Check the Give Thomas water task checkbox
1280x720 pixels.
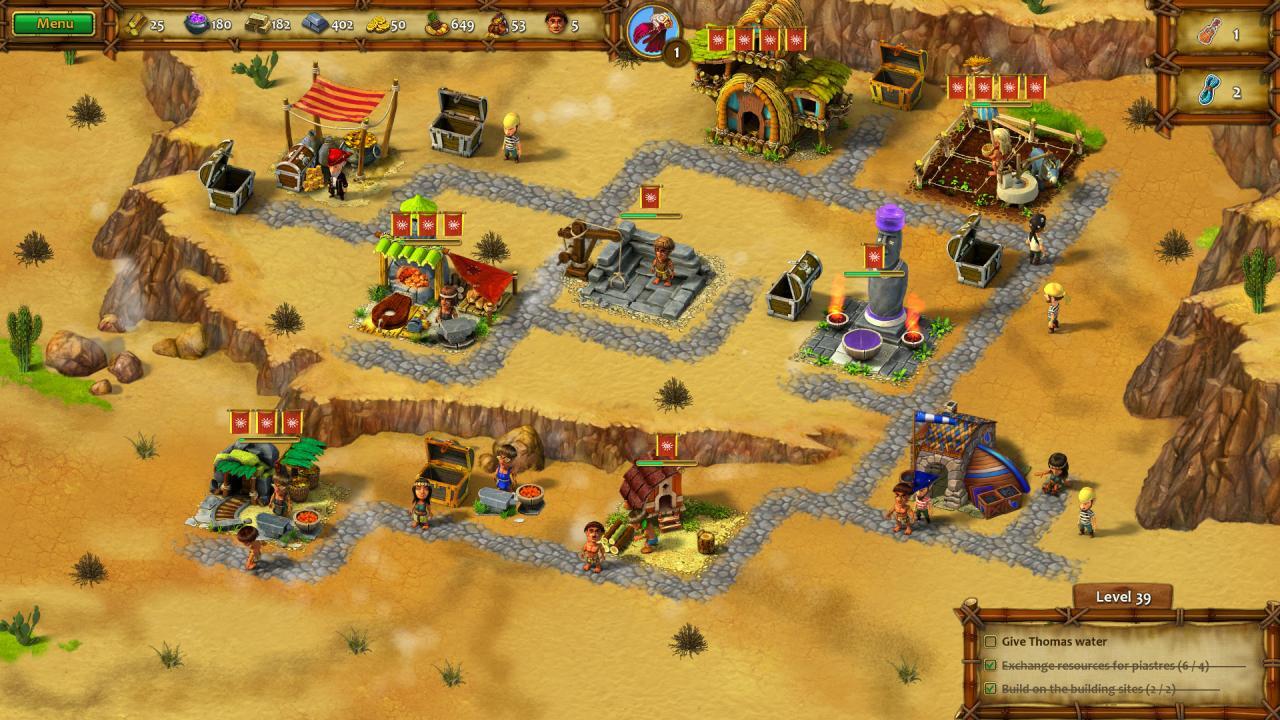click(x=989, y=640)
